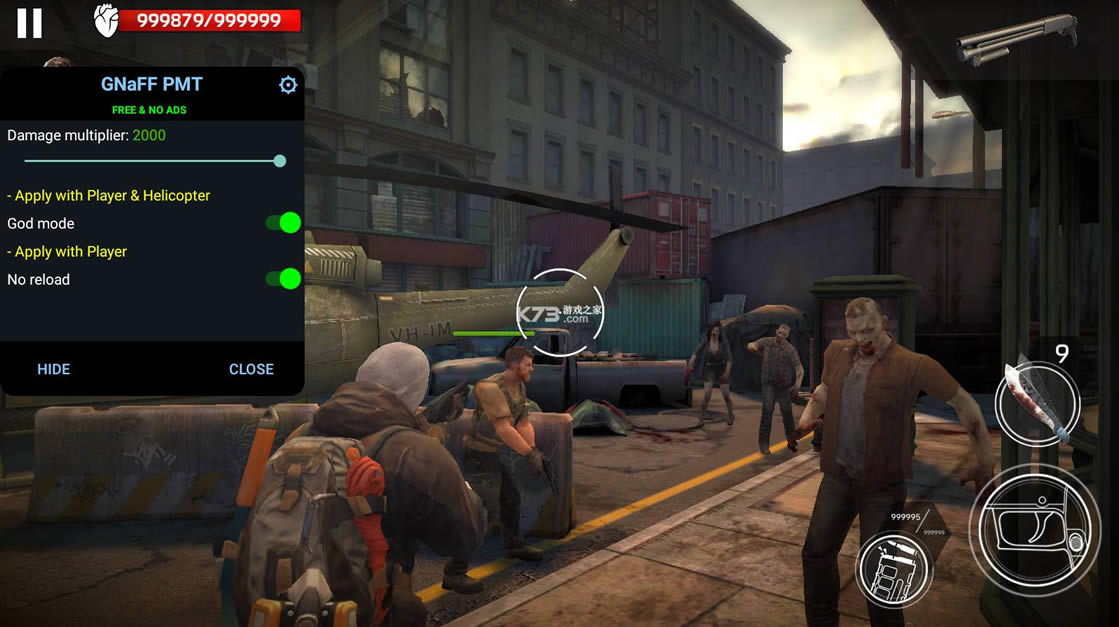The image size is (1119, 627).
Task: Use the machete melee attack
Action: click(x=1037, y=402)
